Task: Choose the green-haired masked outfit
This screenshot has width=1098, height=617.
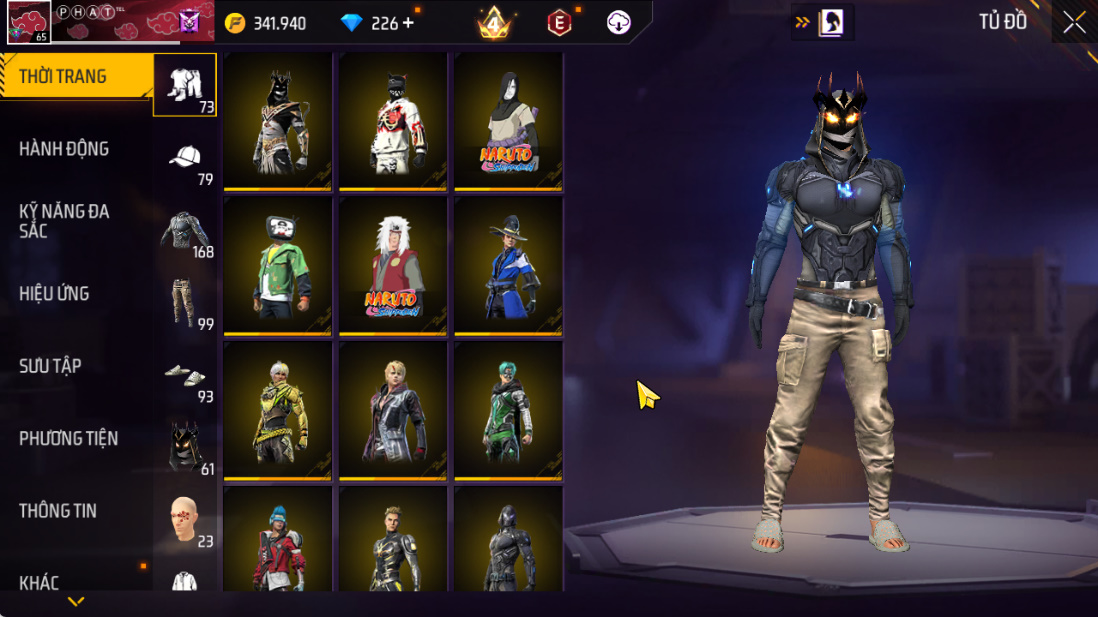Action: pyautogui.click(x=508, y=409)
